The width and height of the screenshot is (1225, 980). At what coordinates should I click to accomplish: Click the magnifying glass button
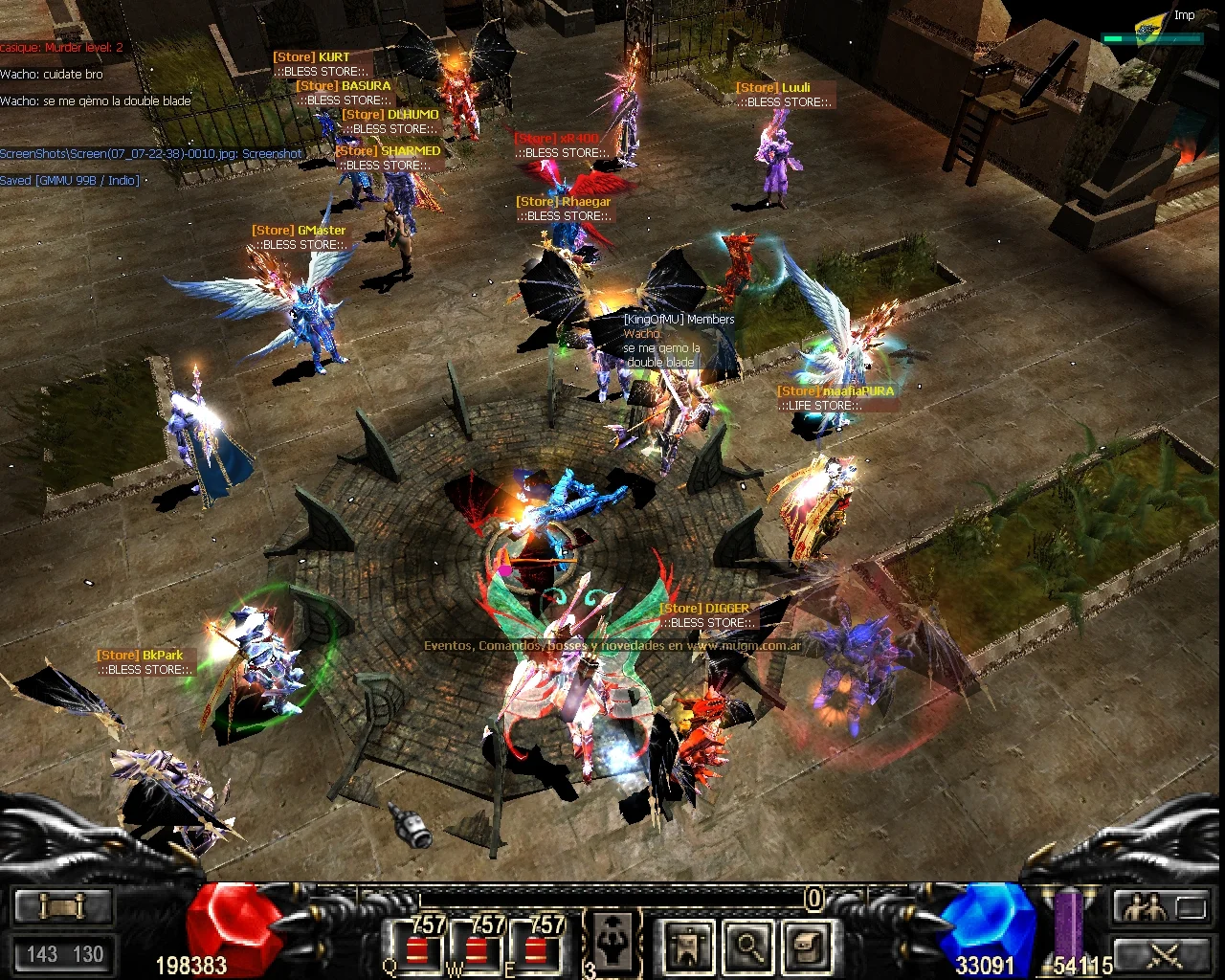pyautogui.click(x=747, y=946)
